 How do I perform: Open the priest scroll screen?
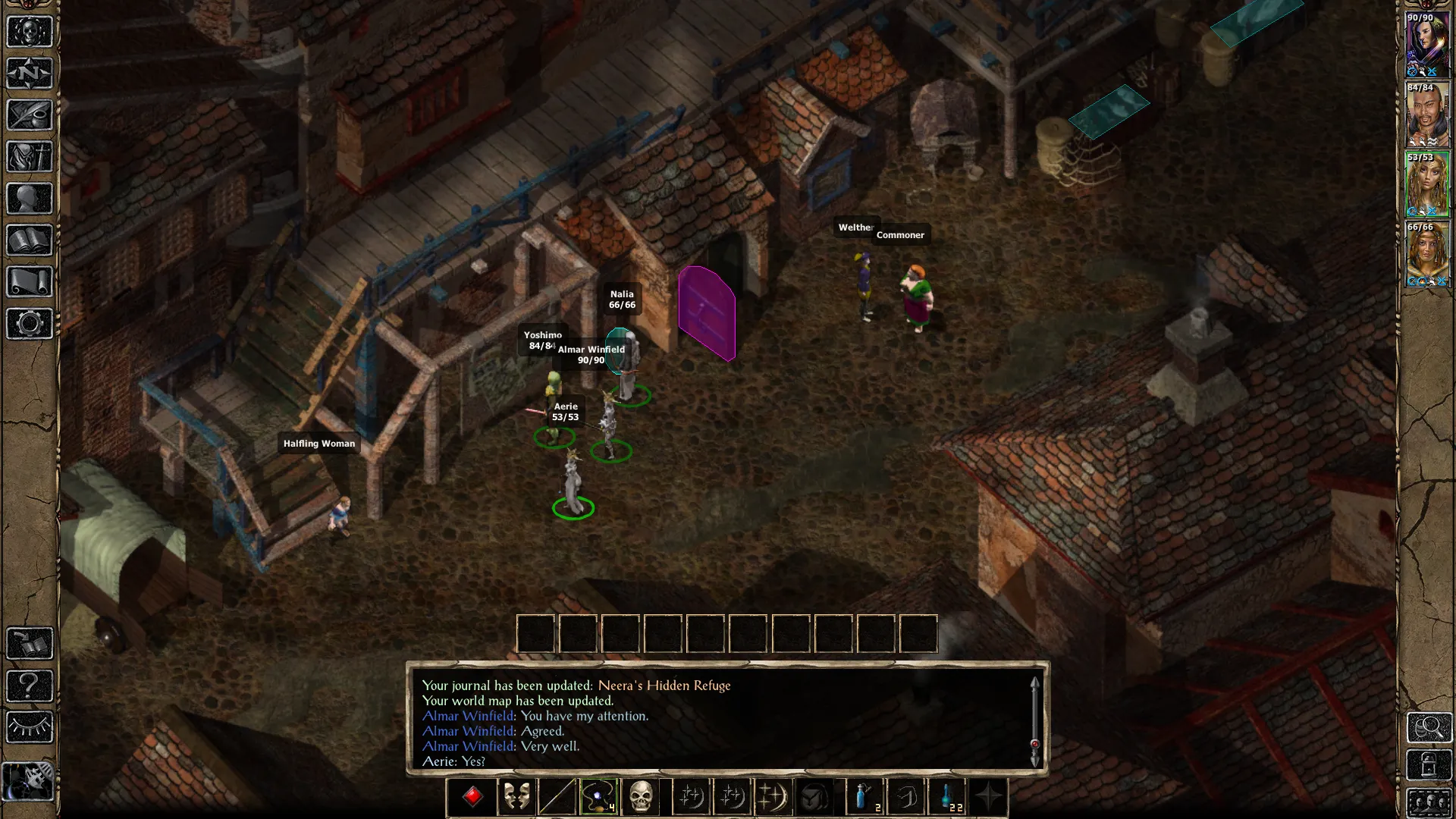30,282
